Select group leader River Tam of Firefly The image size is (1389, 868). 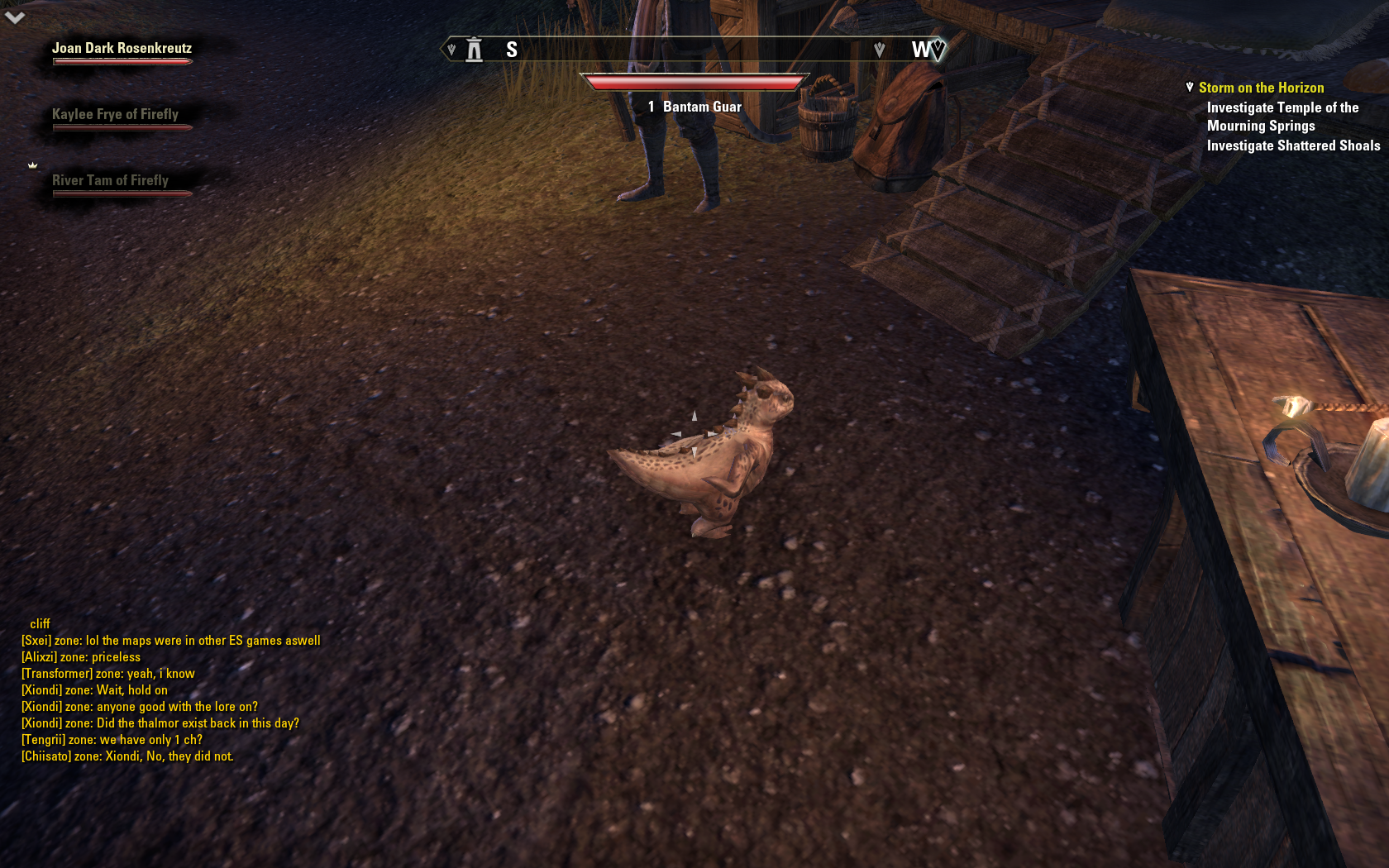[110, 181]
